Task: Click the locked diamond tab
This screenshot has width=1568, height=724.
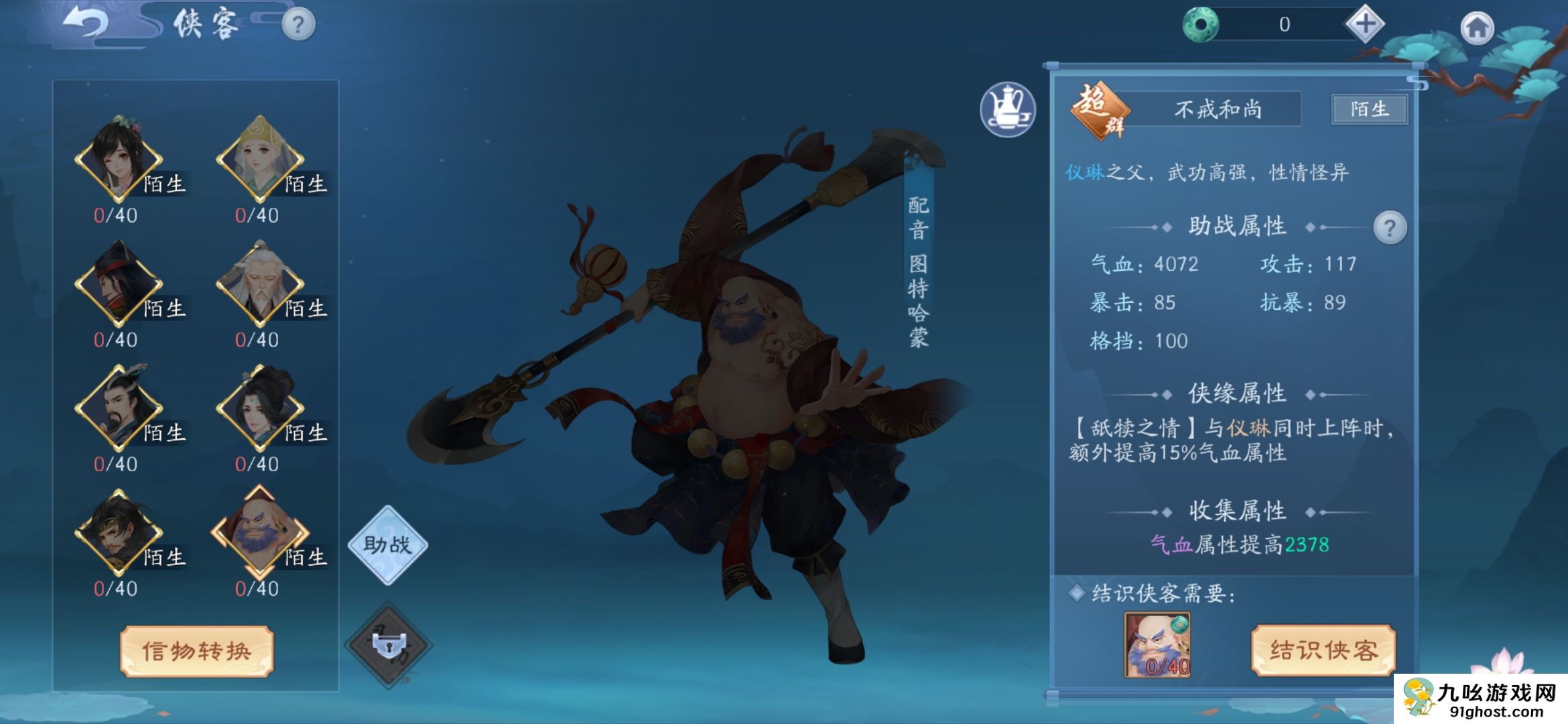Action: pyautogui.click(x=389, y=645)
